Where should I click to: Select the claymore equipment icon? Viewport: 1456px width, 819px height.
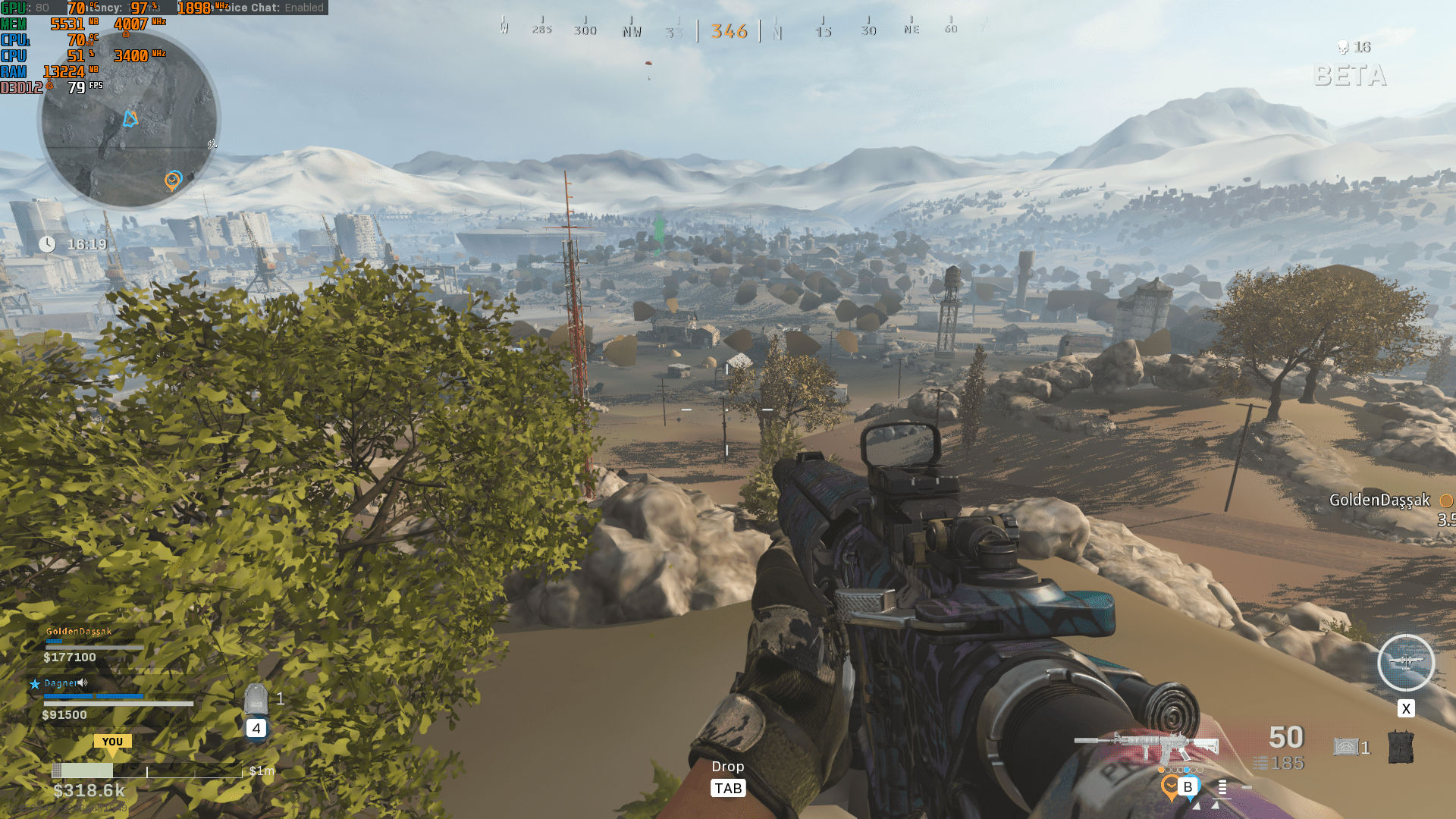point(1345,748)
